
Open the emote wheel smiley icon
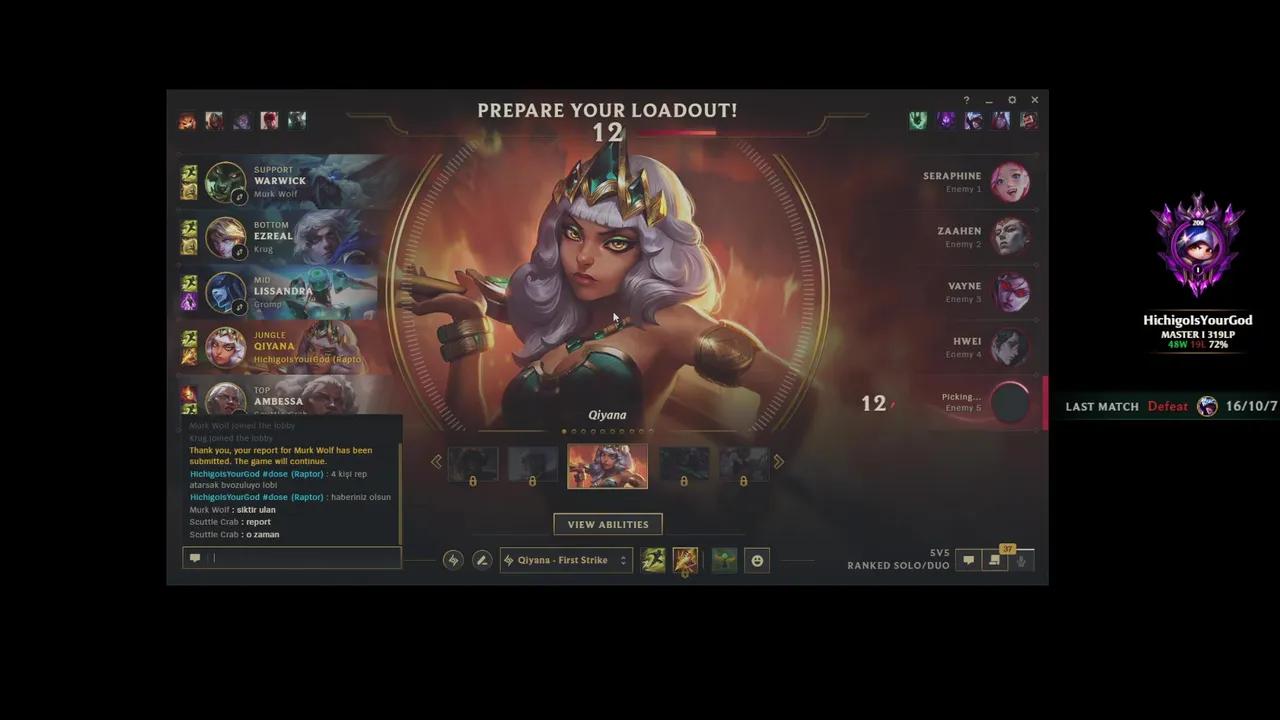coord(757,560)
